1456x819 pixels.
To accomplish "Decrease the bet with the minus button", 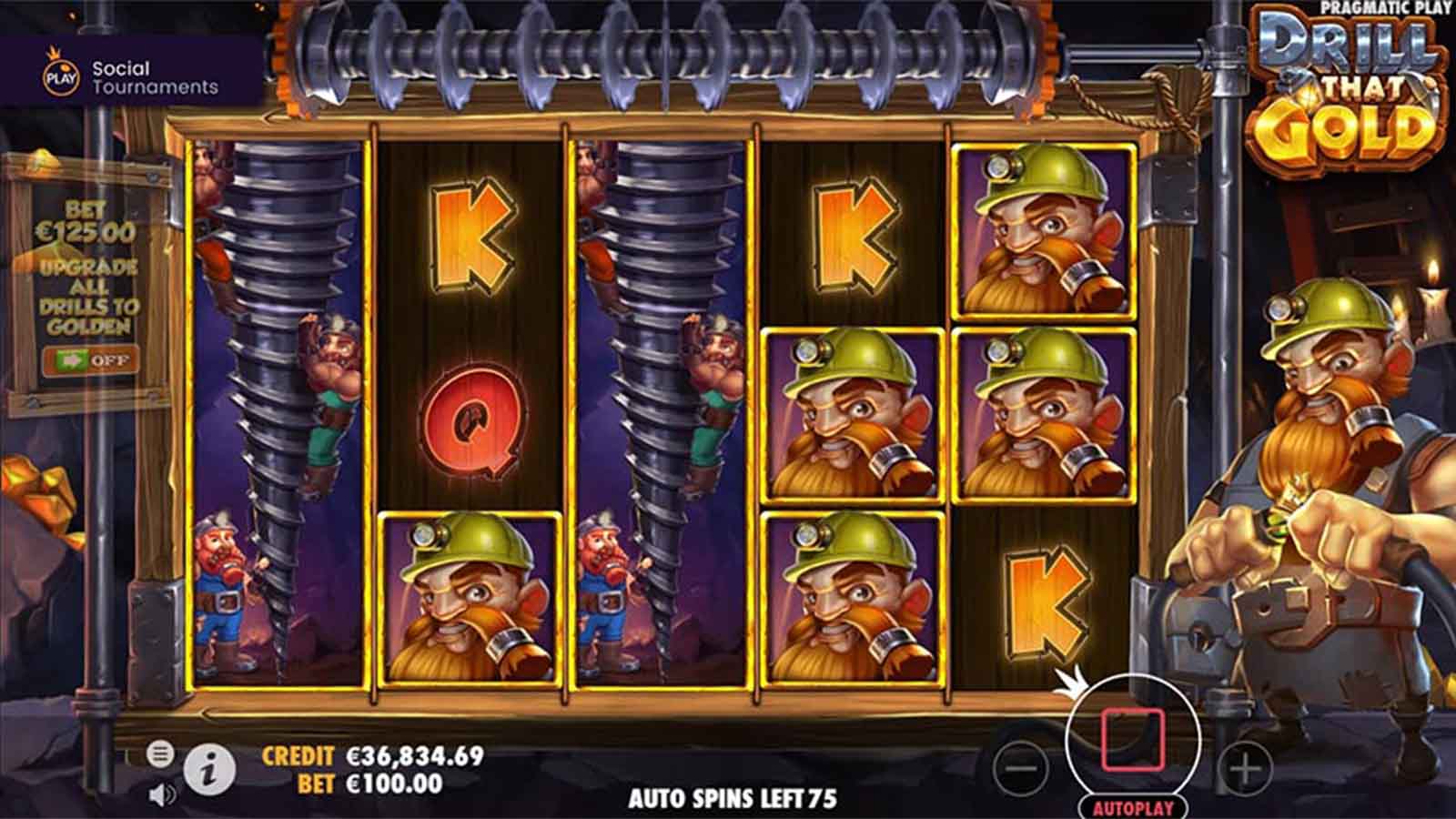I will (x=1021, y=769).
